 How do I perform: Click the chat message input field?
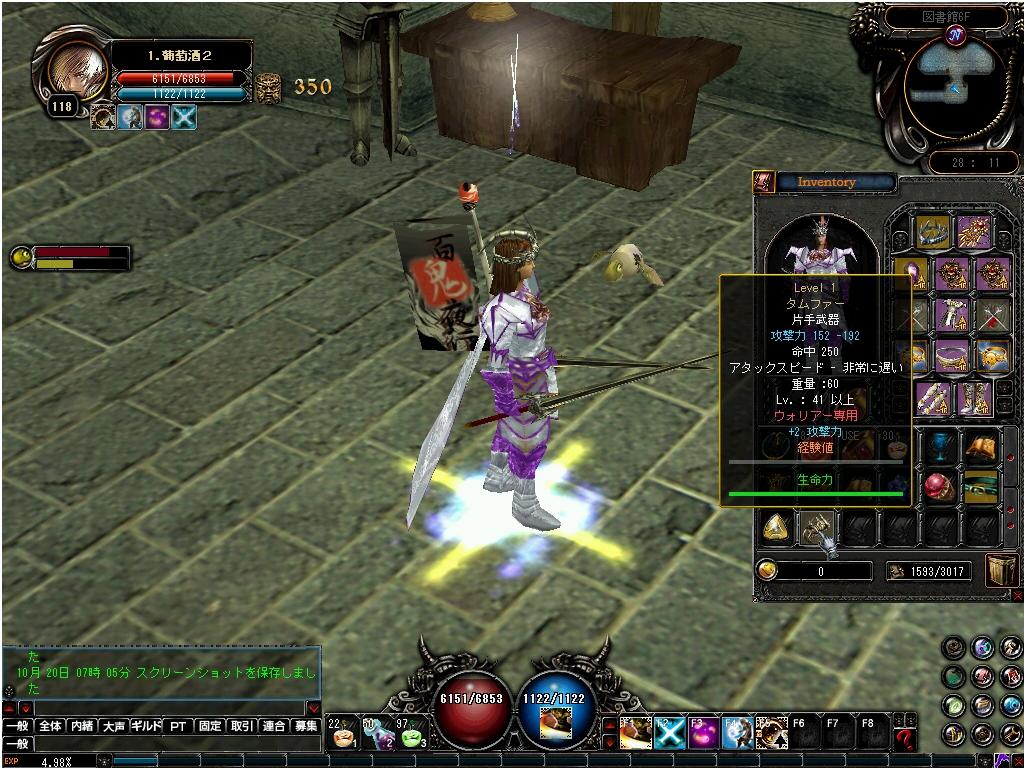[178, 744]
